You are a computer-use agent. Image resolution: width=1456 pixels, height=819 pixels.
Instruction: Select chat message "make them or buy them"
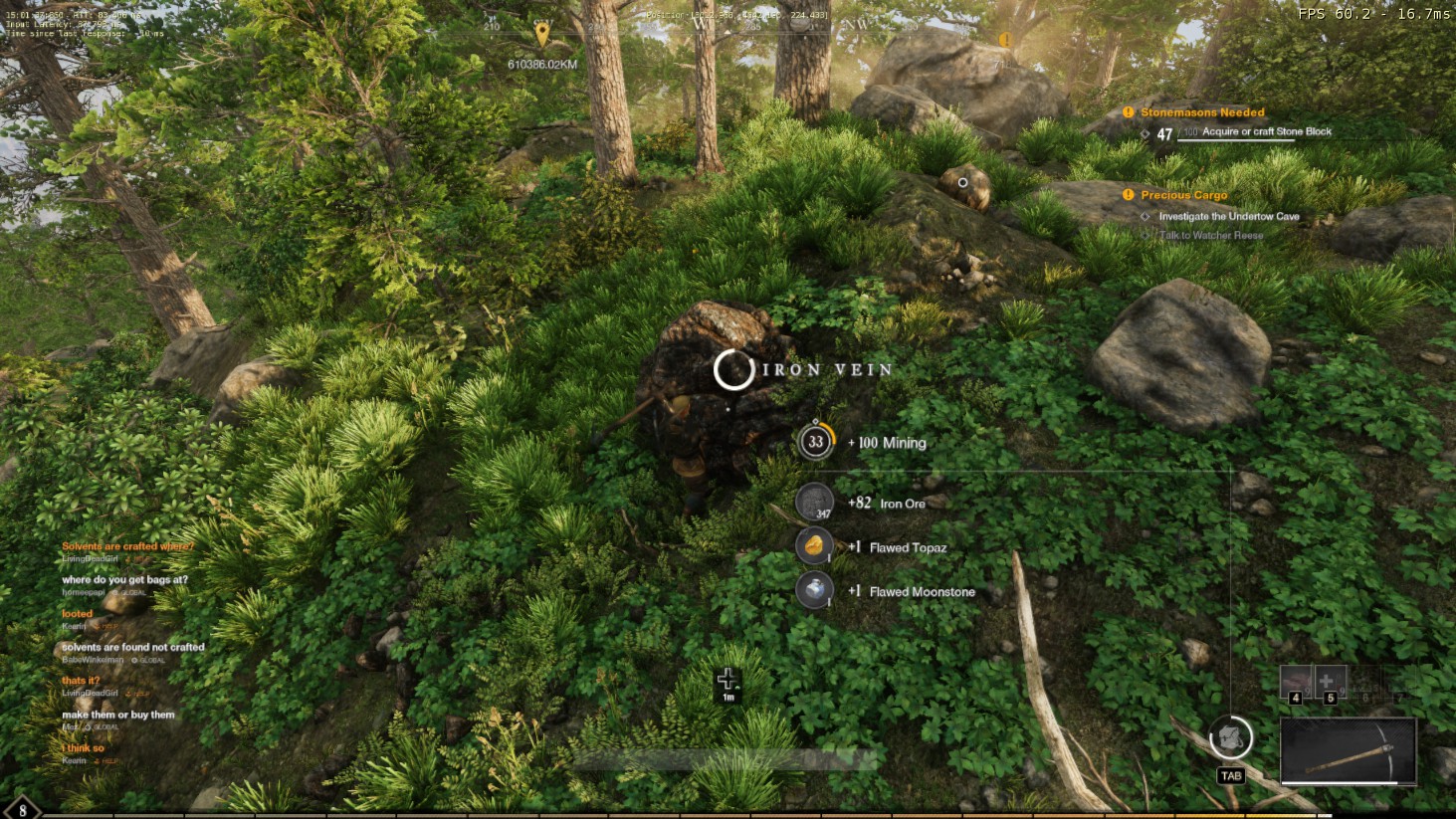pyautogui.click(x=117, y=715)
